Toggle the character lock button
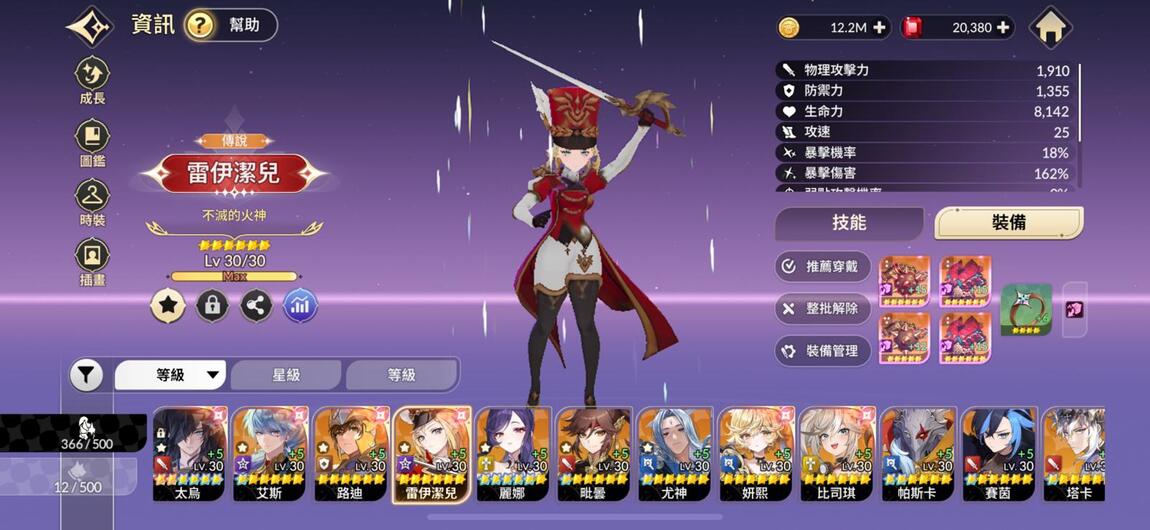Screen dimensions: 1150x530 pos(211,306)
